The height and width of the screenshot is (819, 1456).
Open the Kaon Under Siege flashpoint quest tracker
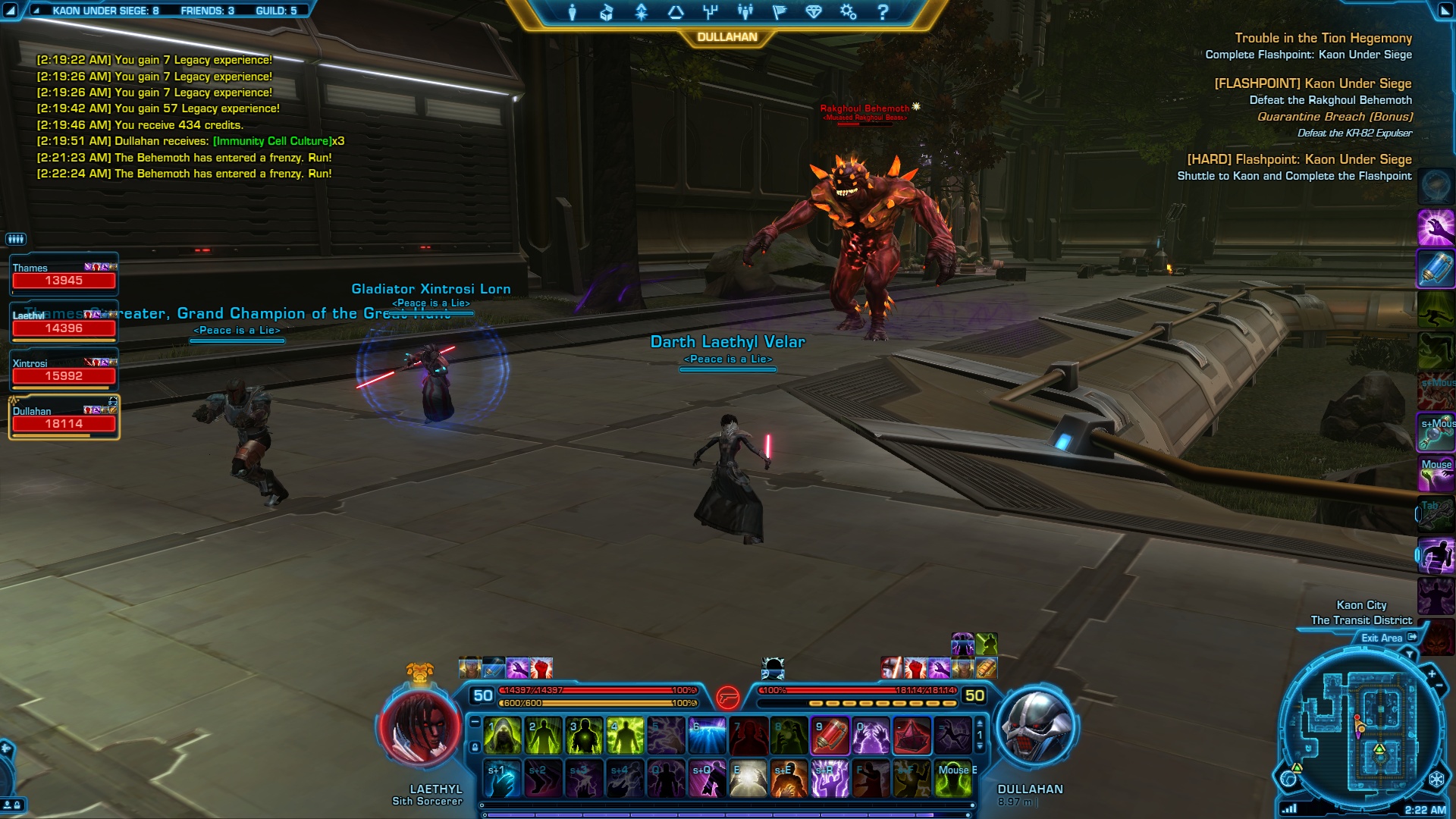click(x=1313, y=83)
